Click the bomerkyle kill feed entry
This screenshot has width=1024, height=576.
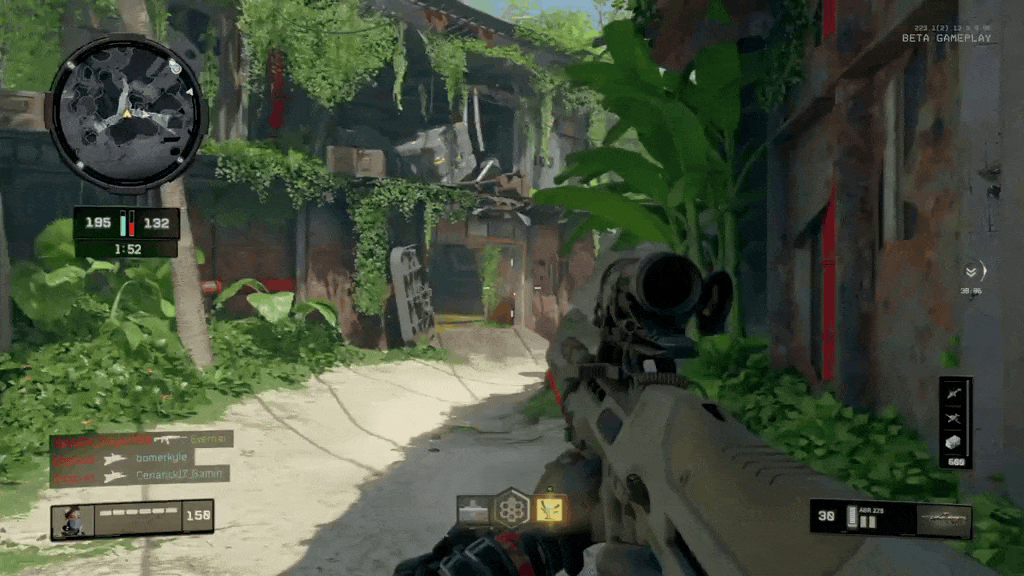coord(141,458)
